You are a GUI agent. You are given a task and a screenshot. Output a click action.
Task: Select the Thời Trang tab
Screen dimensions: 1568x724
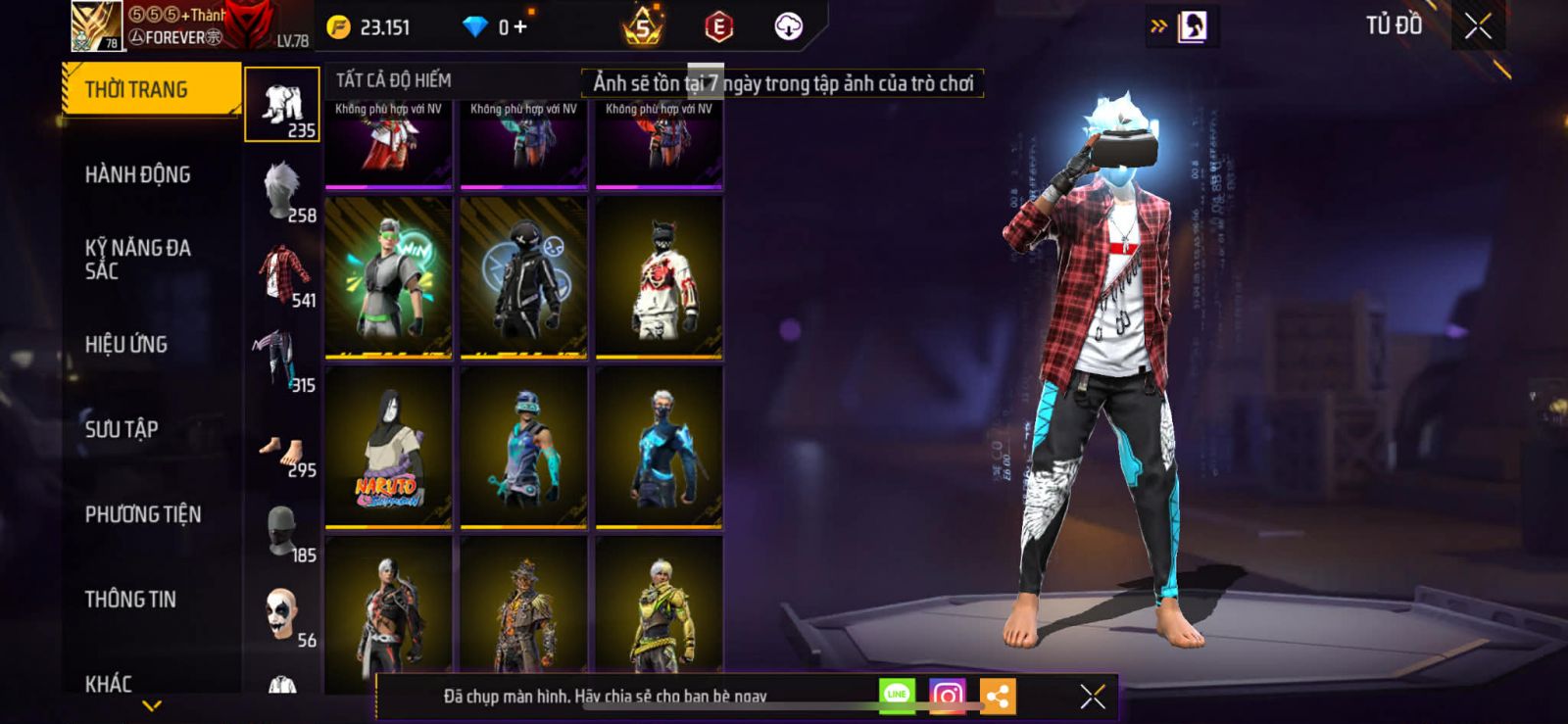(151, 90)
